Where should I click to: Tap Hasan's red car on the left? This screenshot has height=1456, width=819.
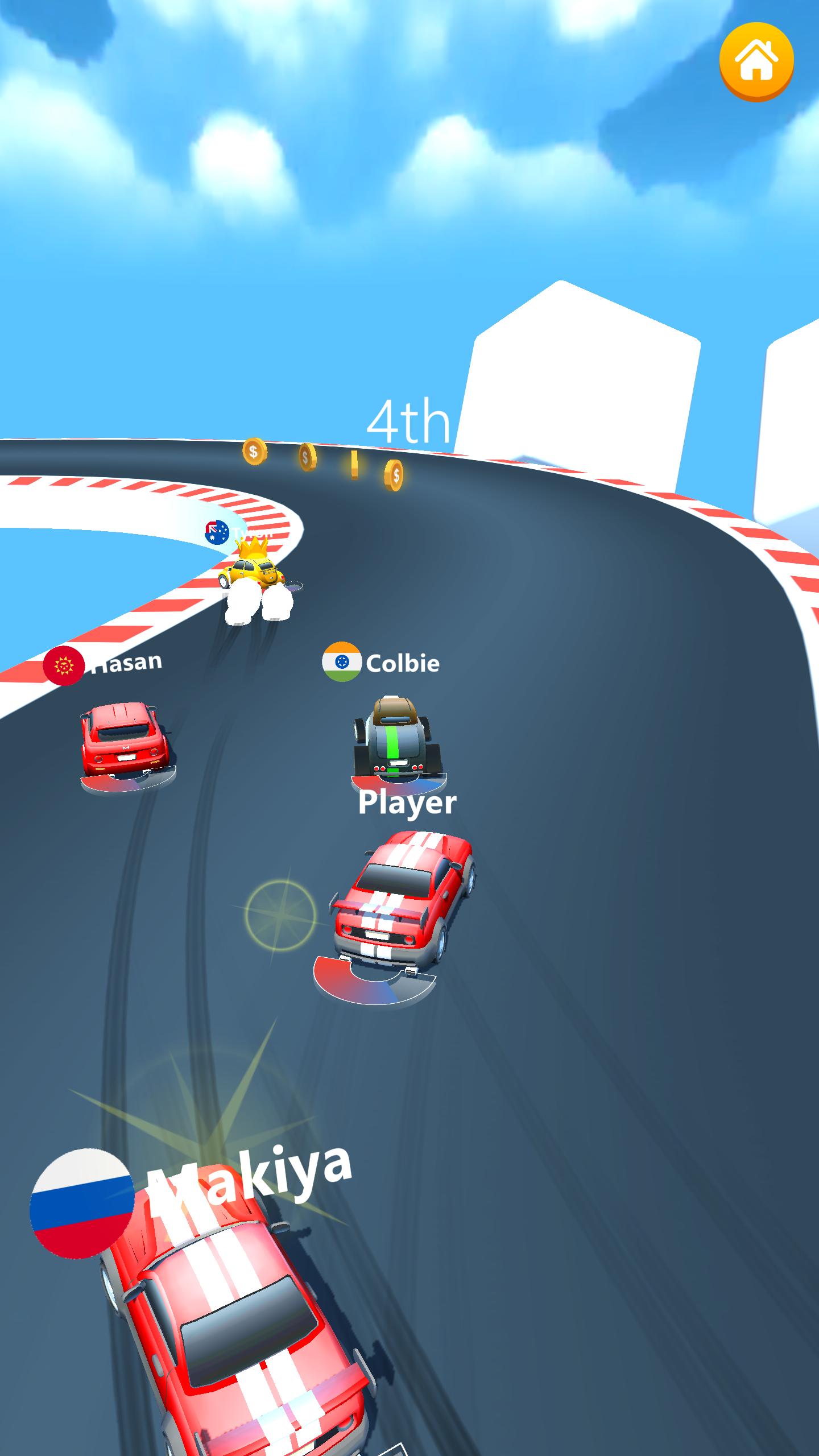coord(122,739)
